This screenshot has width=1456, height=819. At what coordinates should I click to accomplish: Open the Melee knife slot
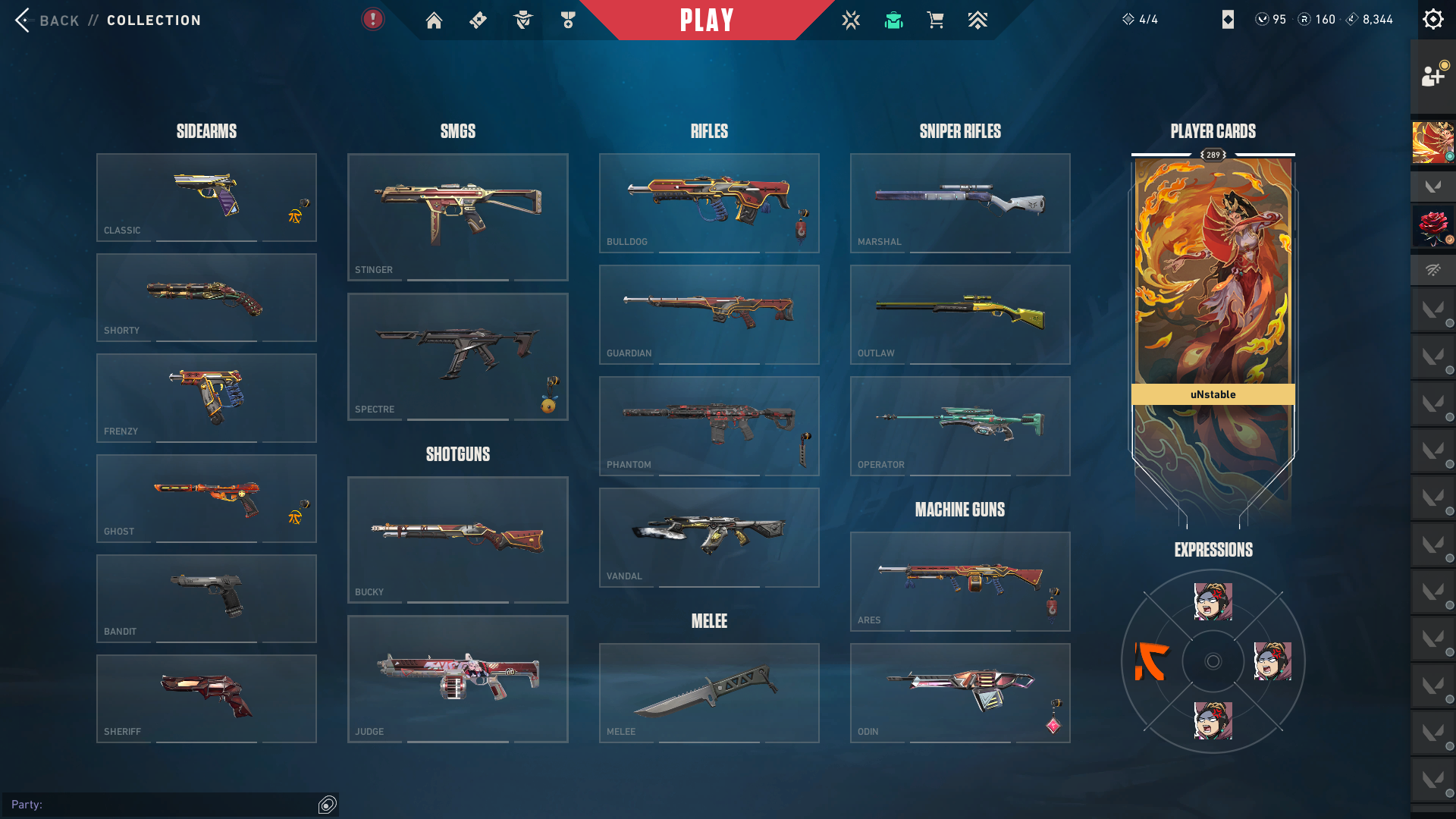709,692
